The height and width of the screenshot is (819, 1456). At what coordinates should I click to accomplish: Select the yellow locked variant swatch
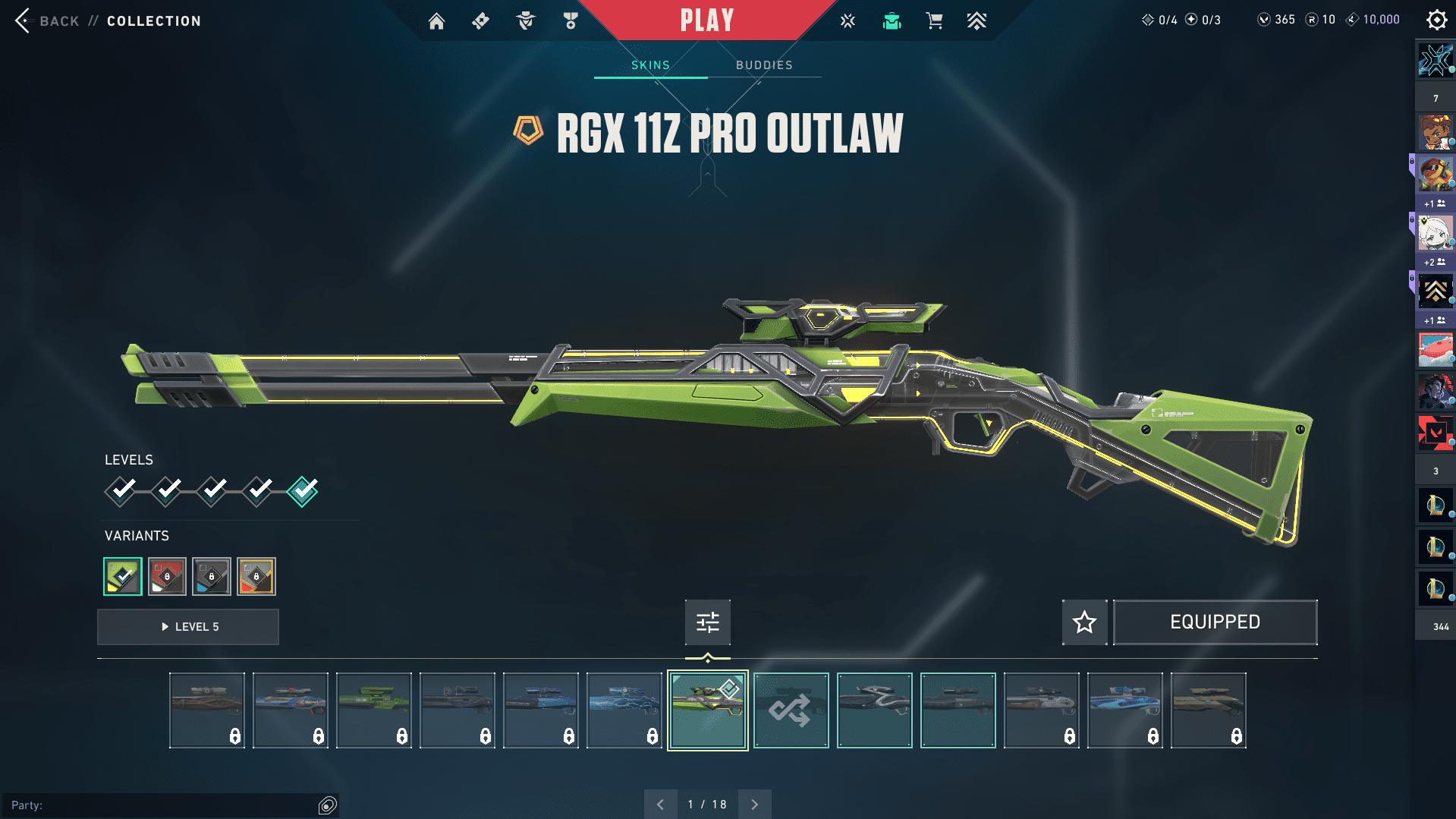tap(256, 576)
